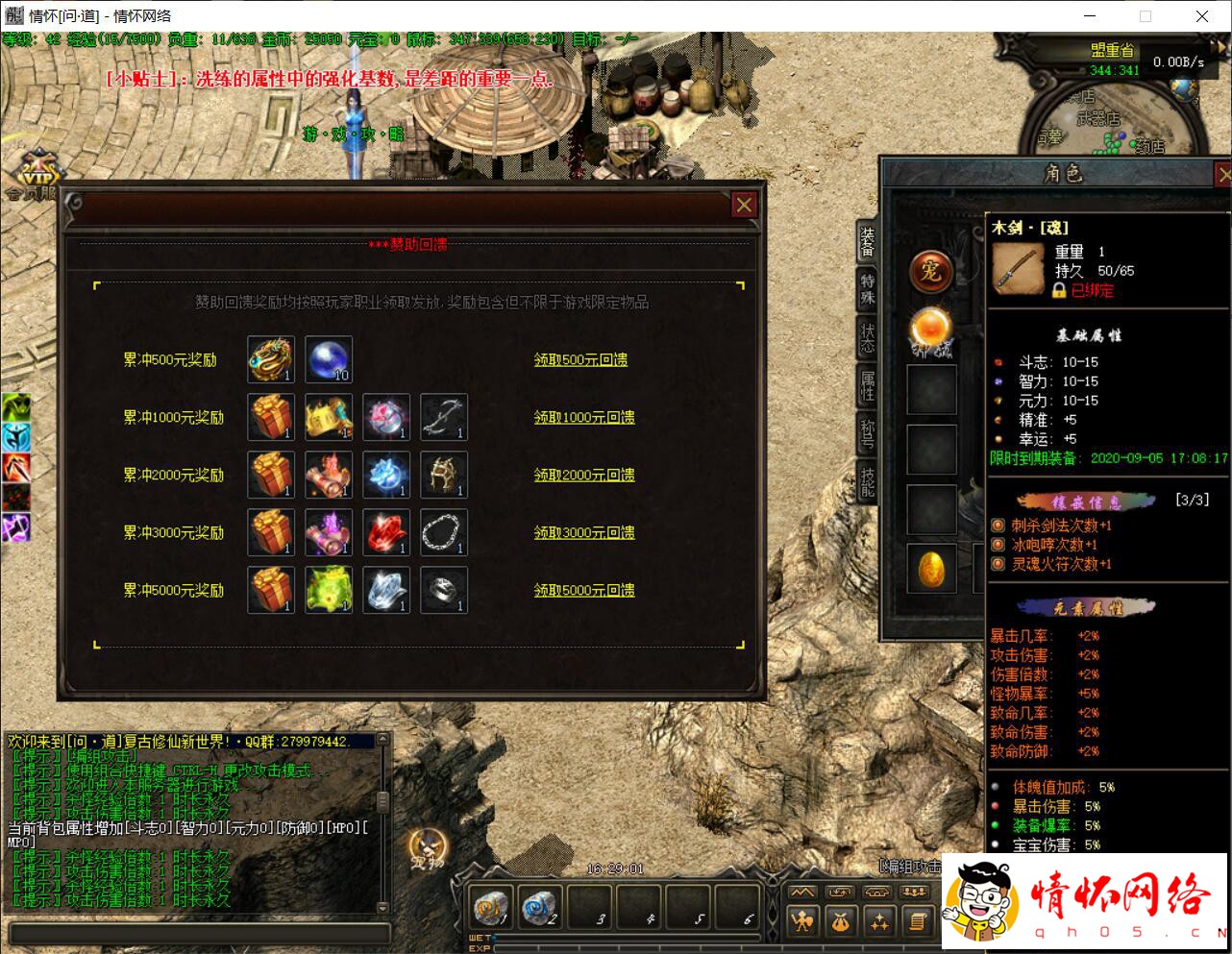This screenshot has width=1232, height=954.
Task: Close the sponsor reward (赞助回馈) window
Action: [x=744, y=205]
